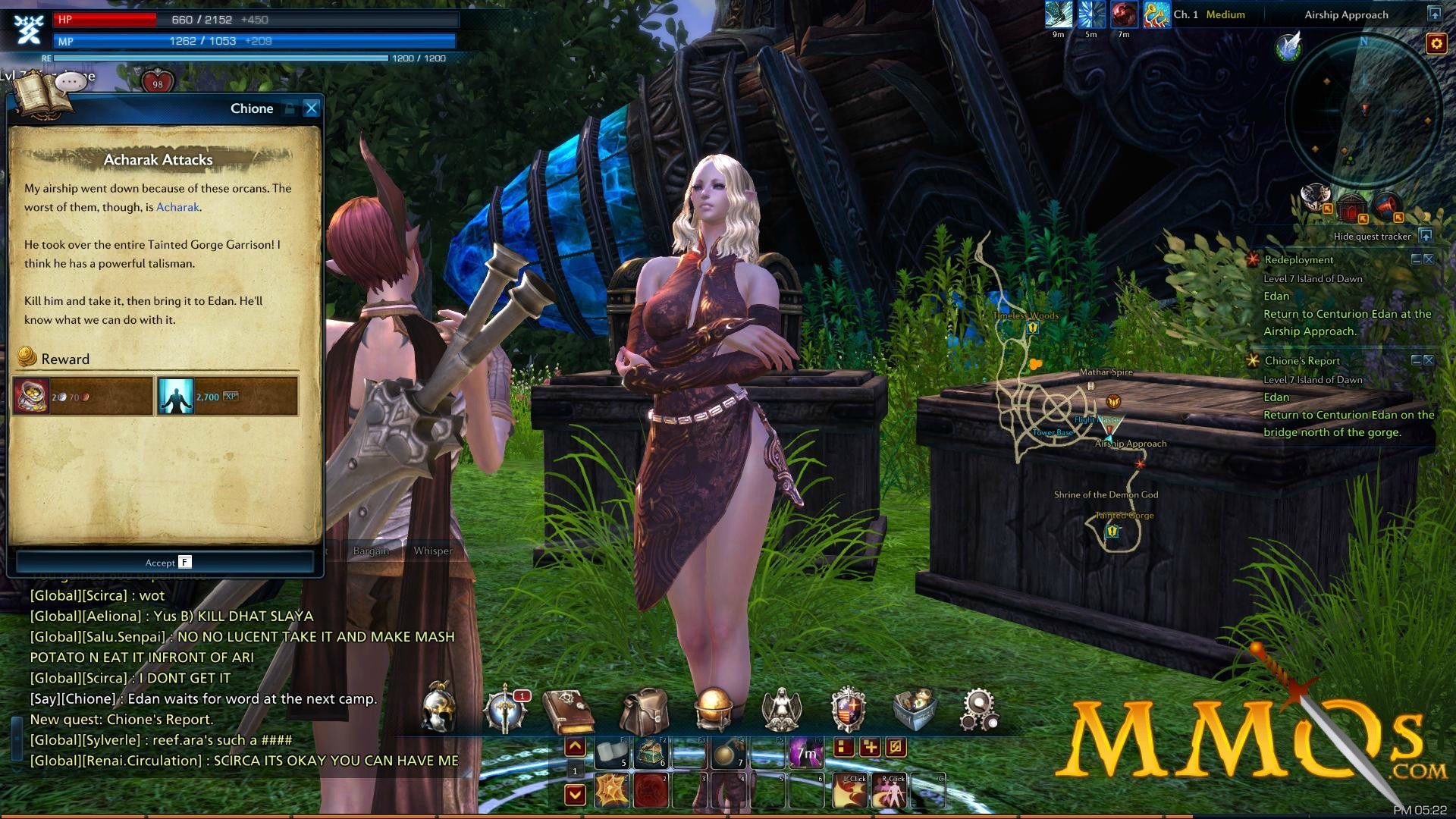
Task: Switch to the Whisper chat tab
Action: (432, 551)
